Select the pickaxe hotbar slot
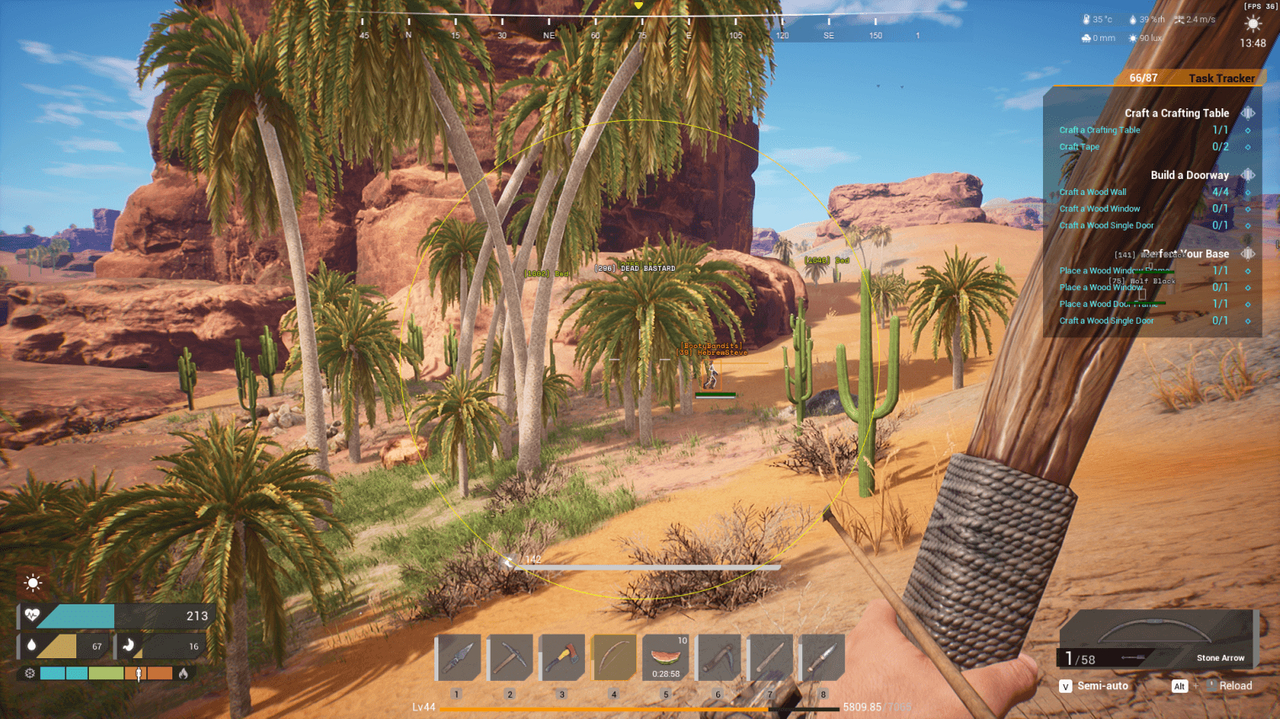The height and width of the screenshot is (719, 1280). pyautogui.click(x=510, y=658)
